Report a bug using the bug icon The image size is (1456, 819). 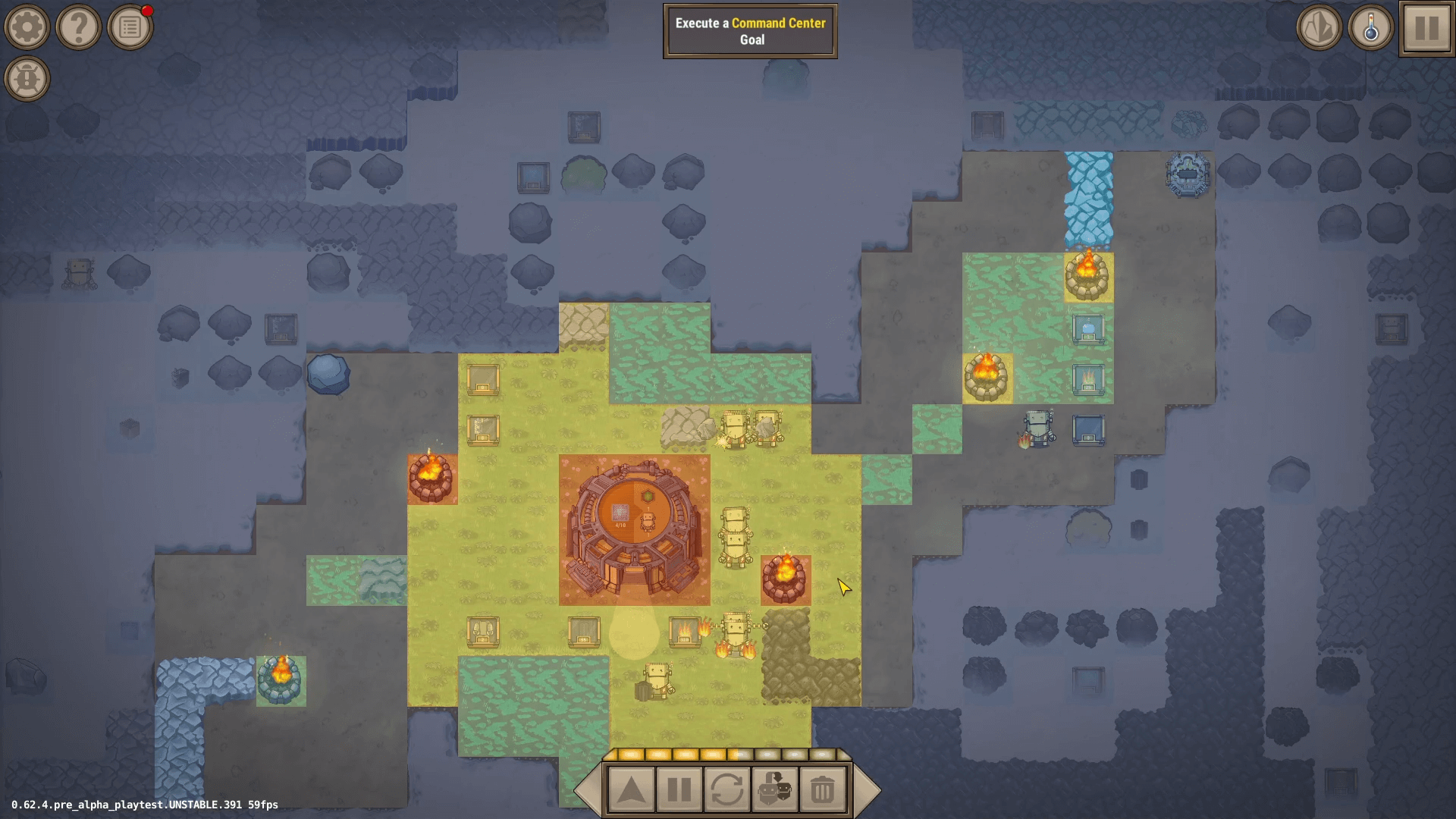pos(27,78)
